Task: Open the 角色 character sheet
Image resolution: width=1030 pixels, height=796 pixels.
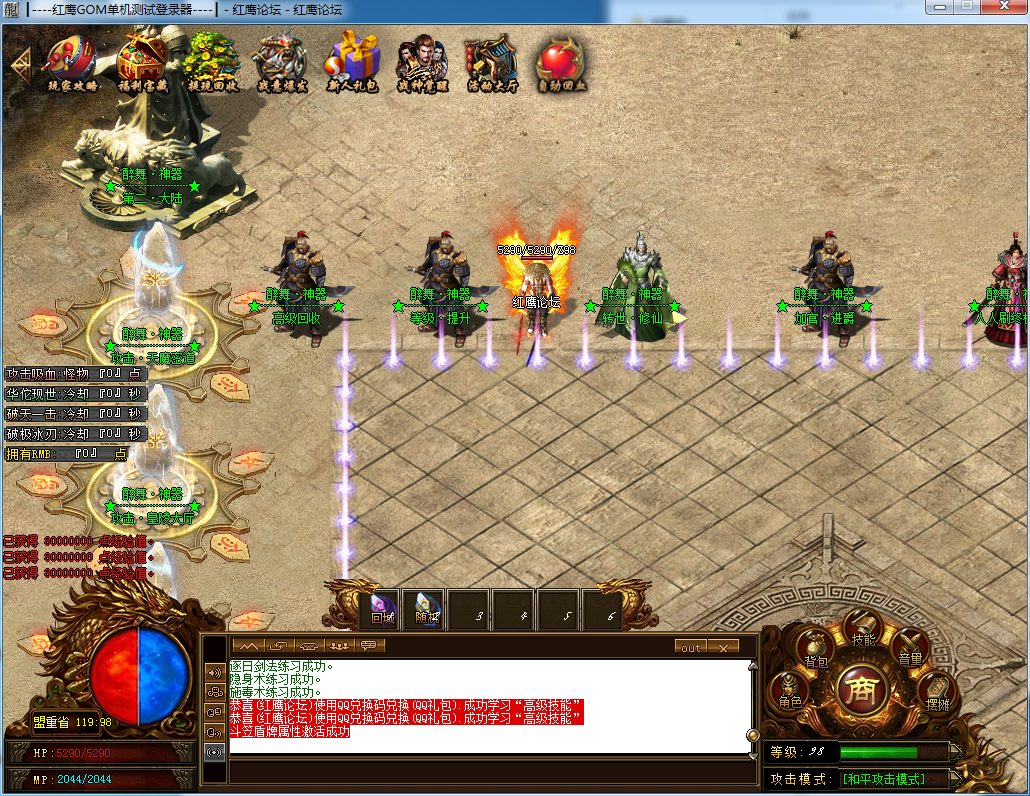Action: coord(790,692)
